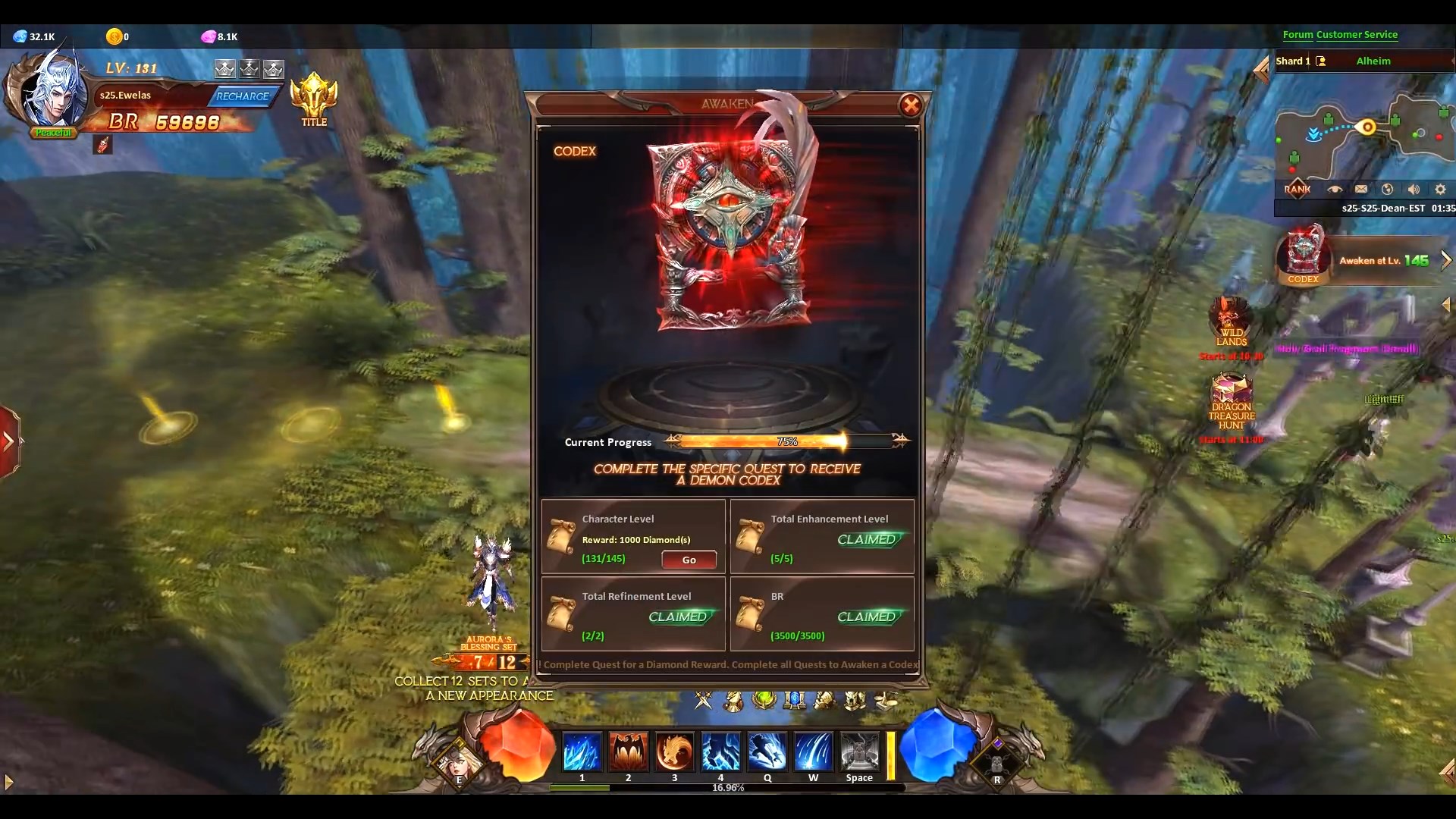Expand the Awaken at Lv.145 panel arrow

coord(1445,259)
